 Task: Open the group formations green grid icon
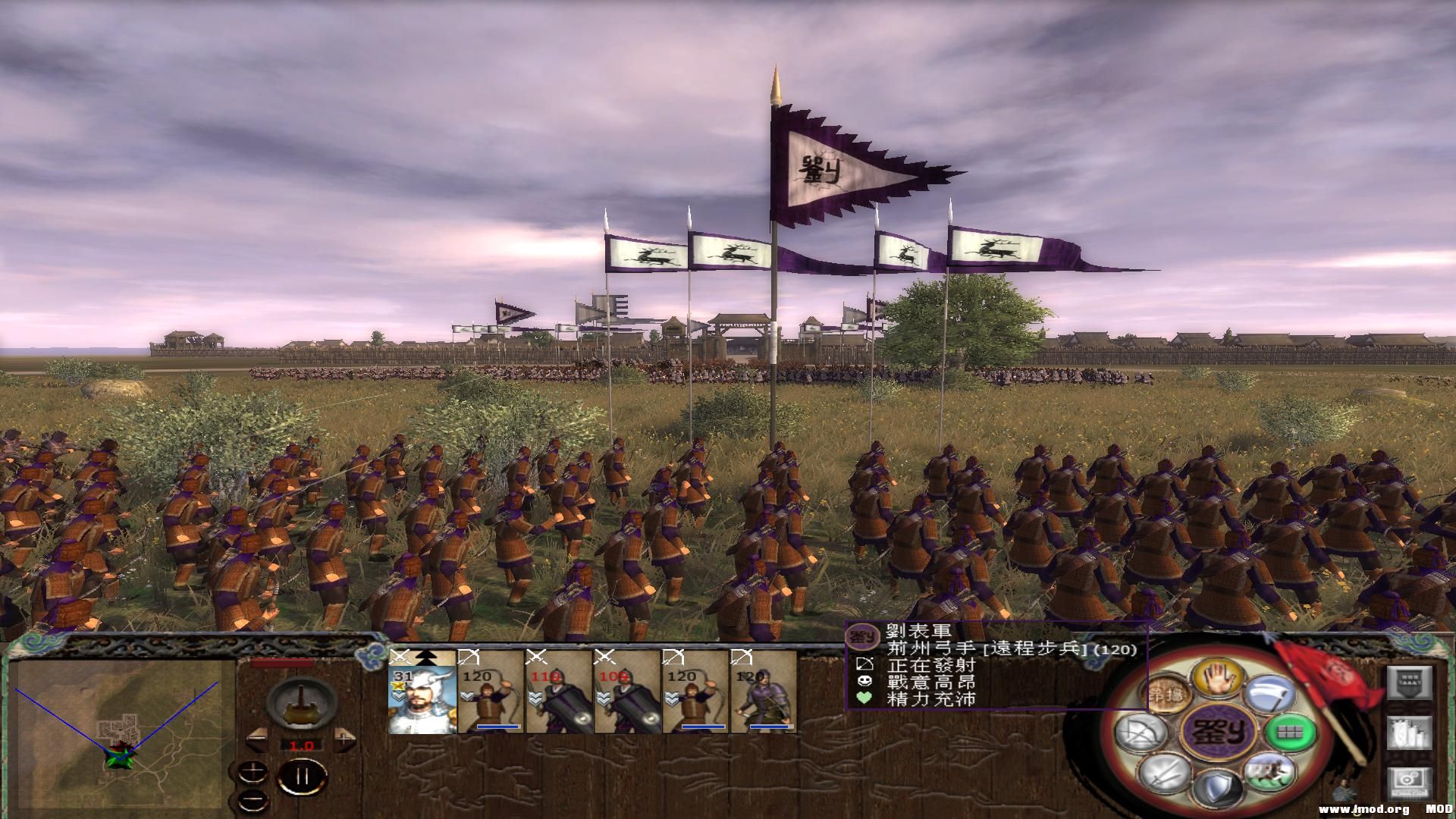1291,734
